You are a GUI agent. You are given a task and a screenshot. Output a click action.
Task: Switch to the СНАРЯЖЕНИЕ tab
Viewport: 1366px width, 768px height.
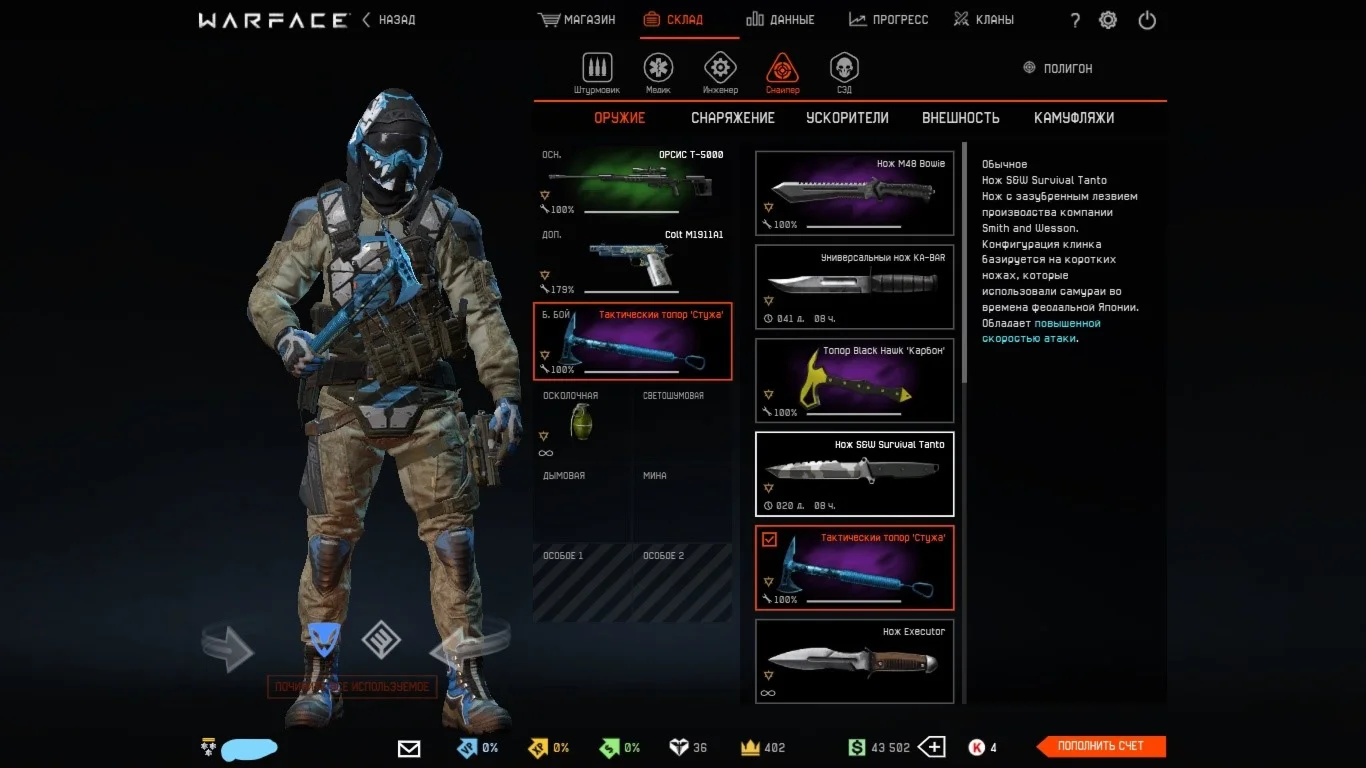pyautogui.click(x=732, y=118)
